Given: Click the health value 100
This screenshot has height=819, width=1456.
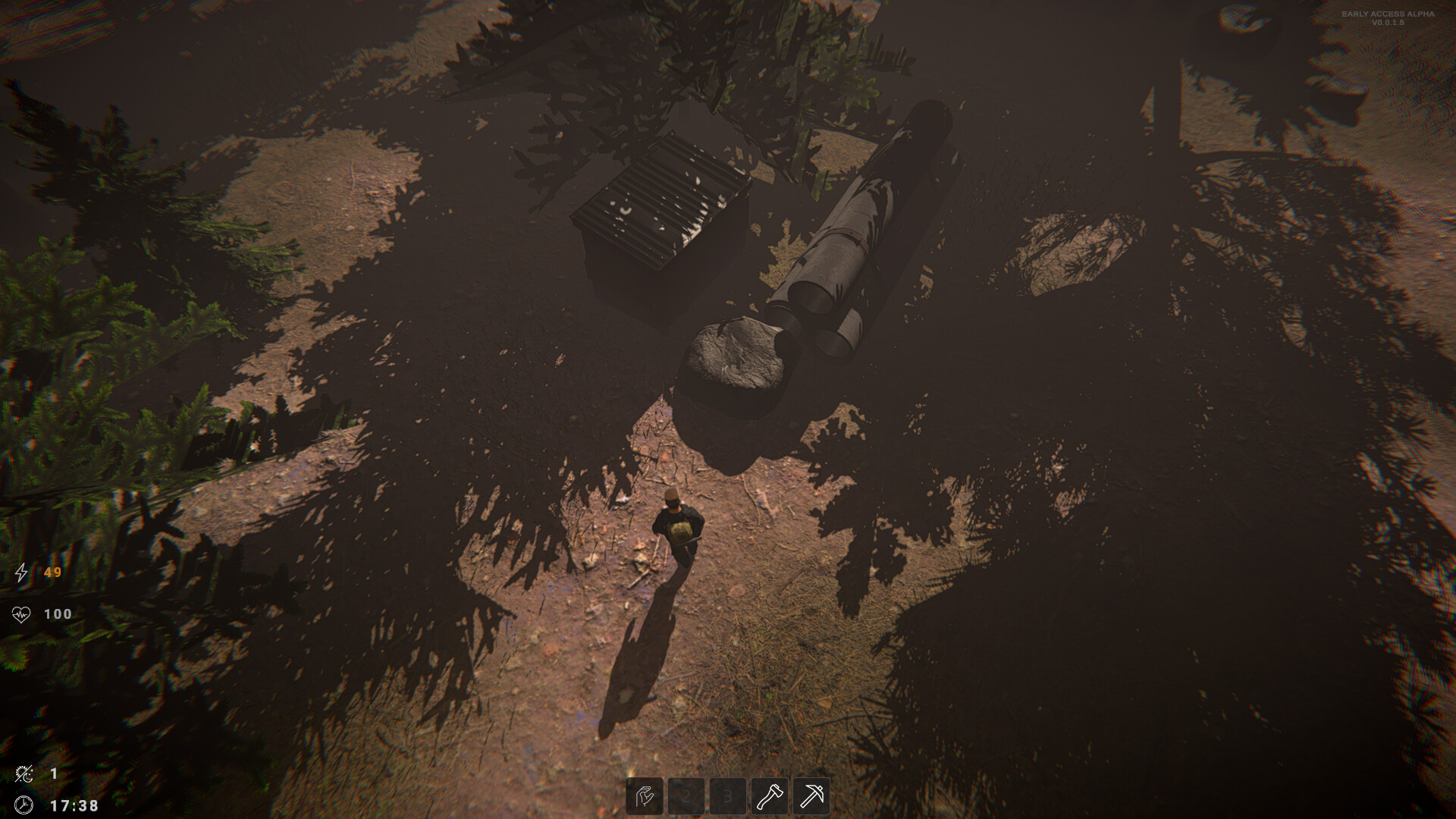Looking at the screenshot, I should pyautogui.click(x=59, y=614).
